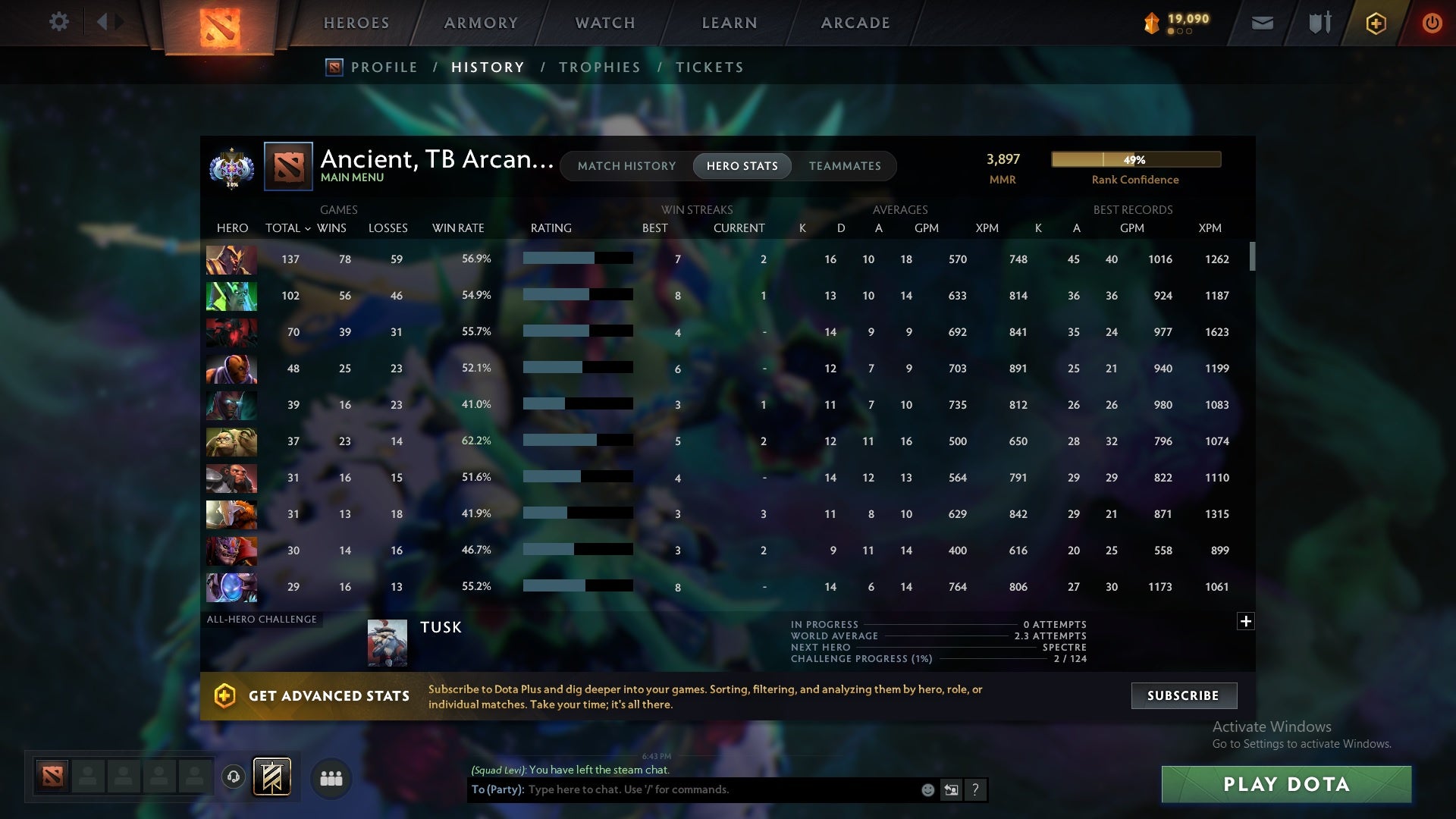Expand the All-Hero Challenge panel with plus
Screen dimensions: 1456x819
pyautogui.click(x=1244, y=621)
